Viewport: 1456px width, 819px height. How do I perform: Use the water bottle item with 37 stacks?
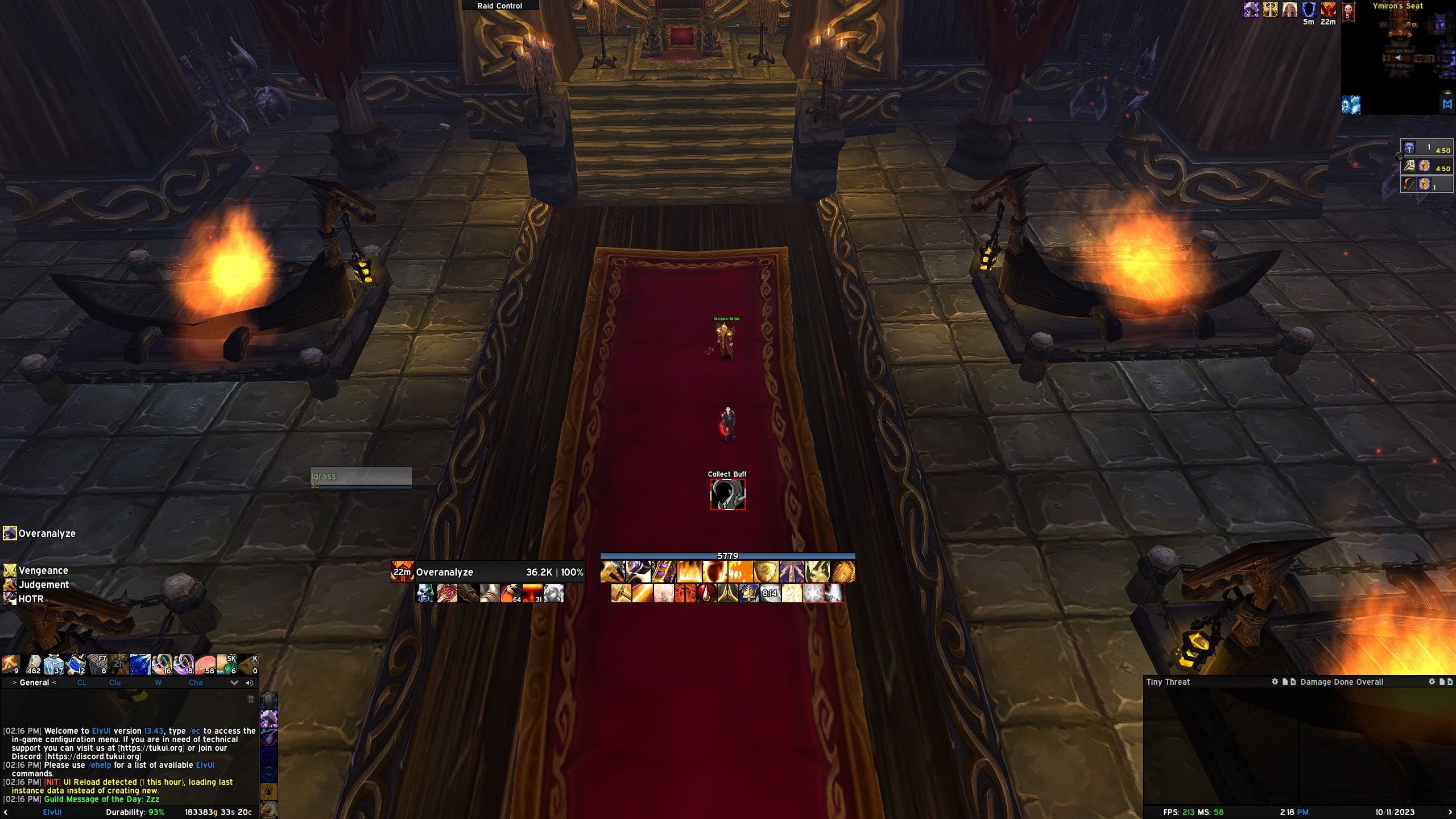(54, 664)
